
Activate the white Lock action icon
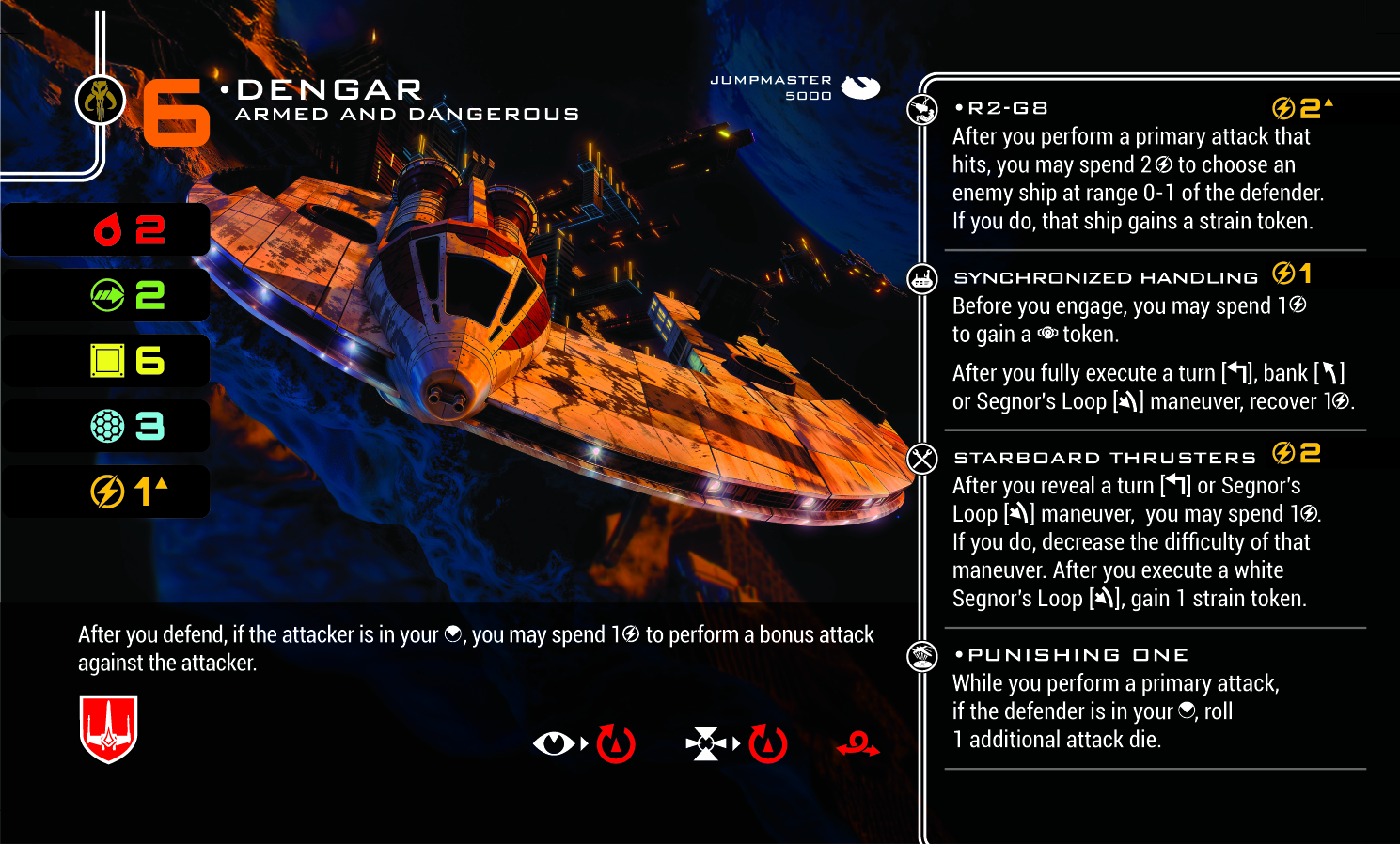point(706,743)
